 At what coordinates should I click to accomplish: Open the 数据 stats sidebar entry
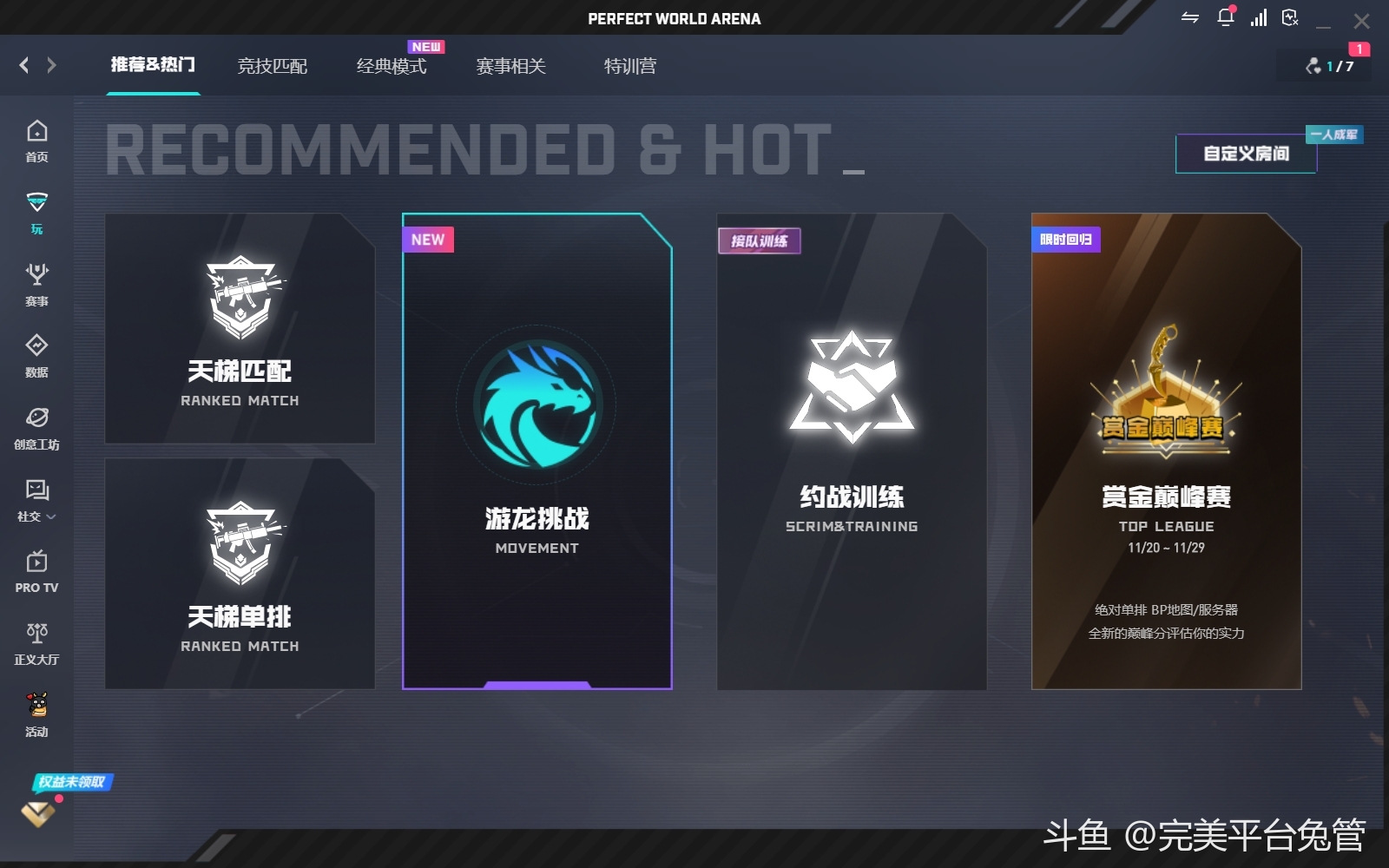tap(36, 356)
